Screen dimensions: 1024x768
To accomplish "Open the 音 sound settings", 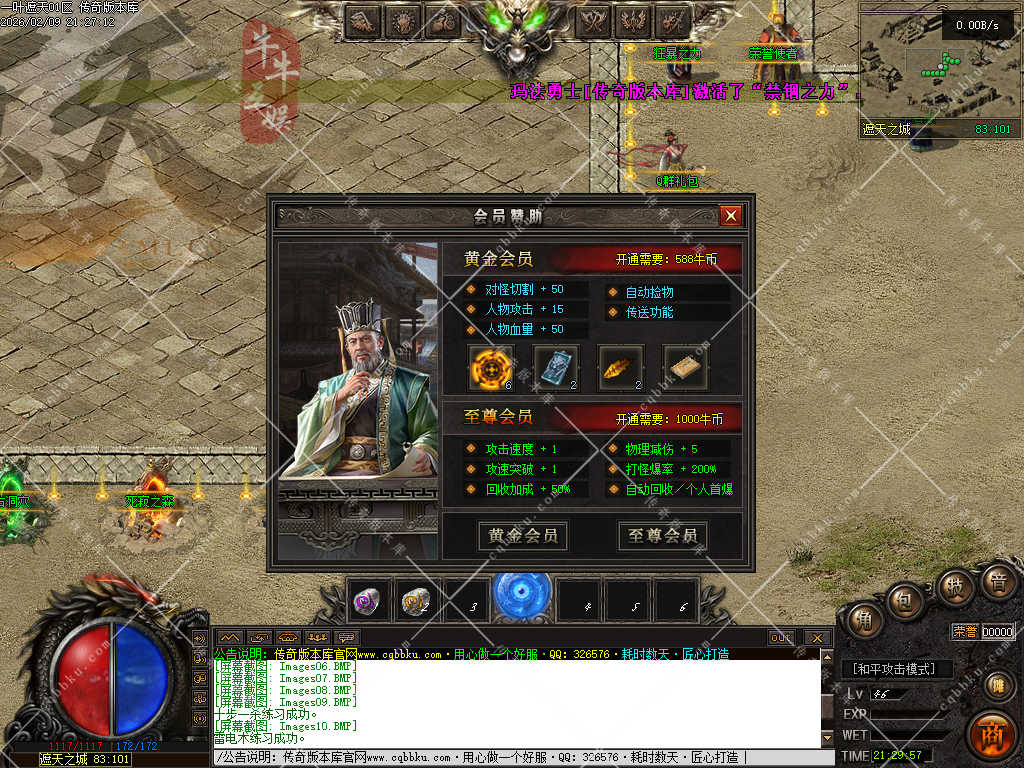I will click(997, 582).
